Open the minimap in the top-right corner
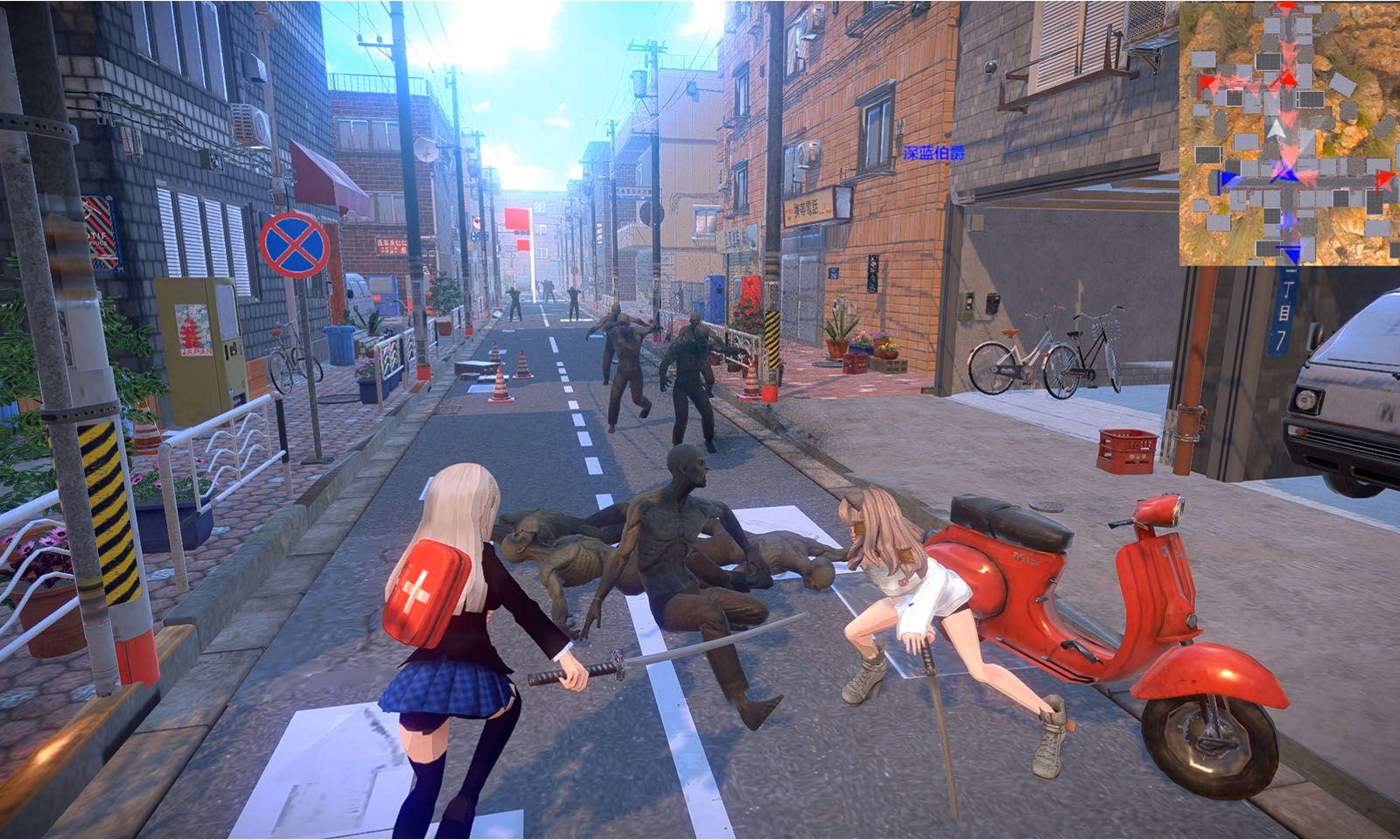This screenshot has width=1400, height=840. [1291, 131]
